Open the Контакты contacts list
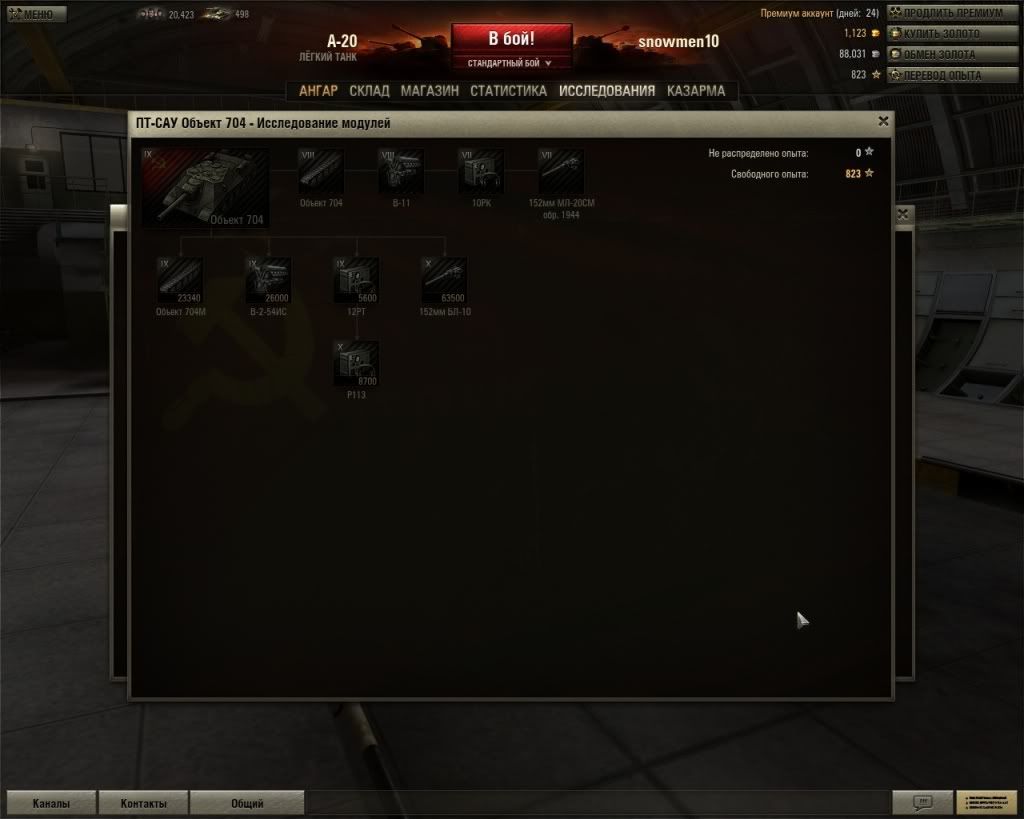Screen dimensions: 1024x819 click(x=143, y=803)
